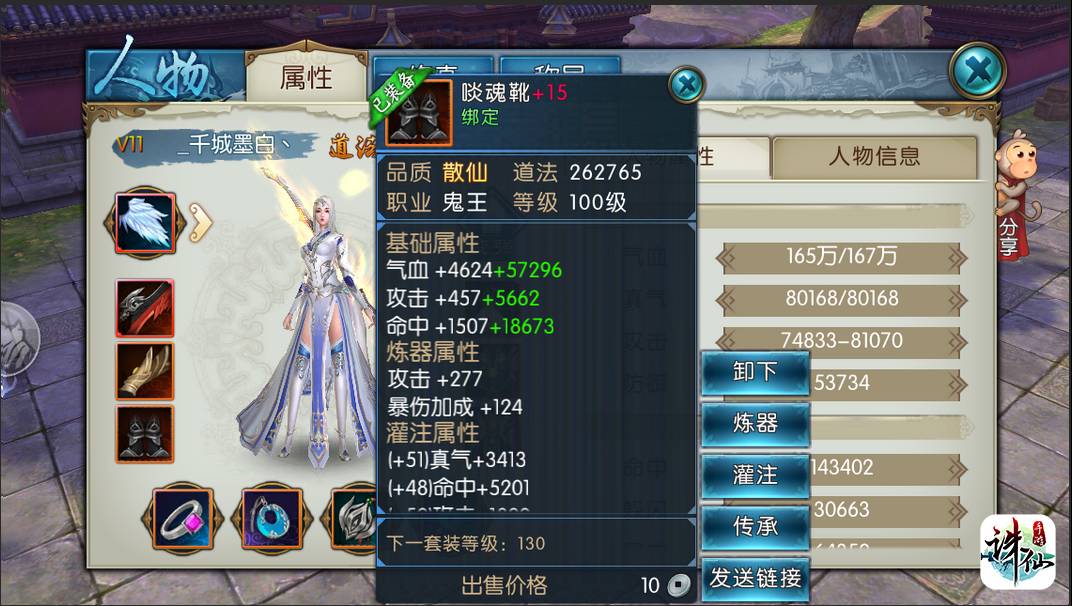
Task: Select the red and black weapon slot
Action: pos(145,308)
